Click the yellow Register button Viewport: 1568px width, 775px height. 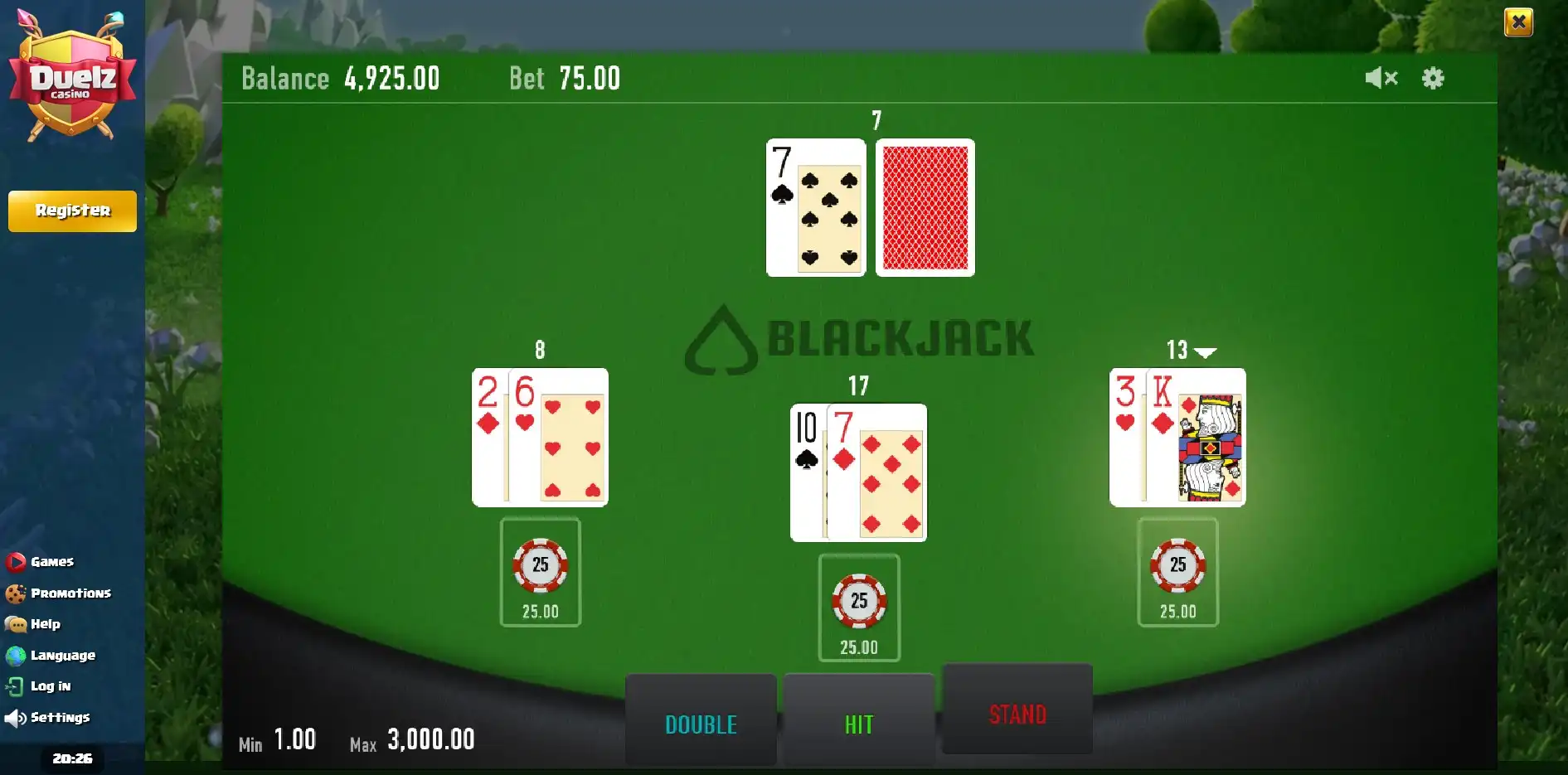tap(72, 211)
